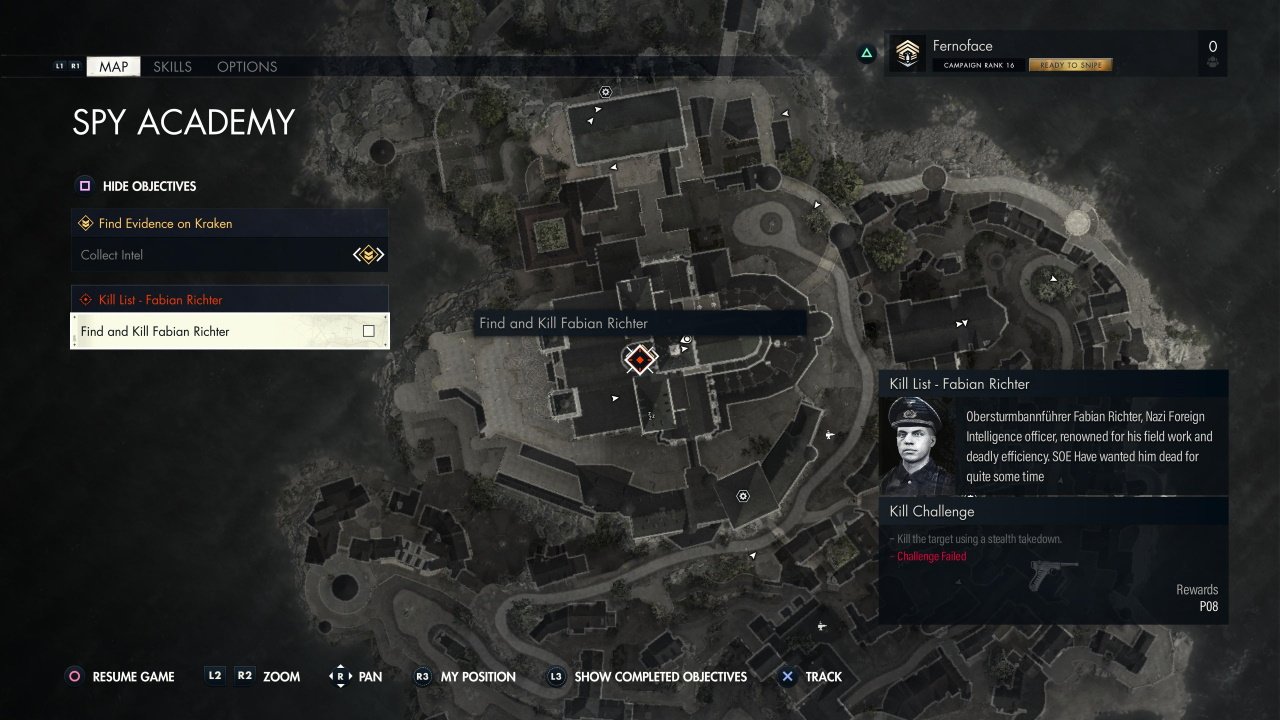View the Fernoface player profile card
The width and height of the screenshot is (1280, 720).
(x=1054, y=54)
